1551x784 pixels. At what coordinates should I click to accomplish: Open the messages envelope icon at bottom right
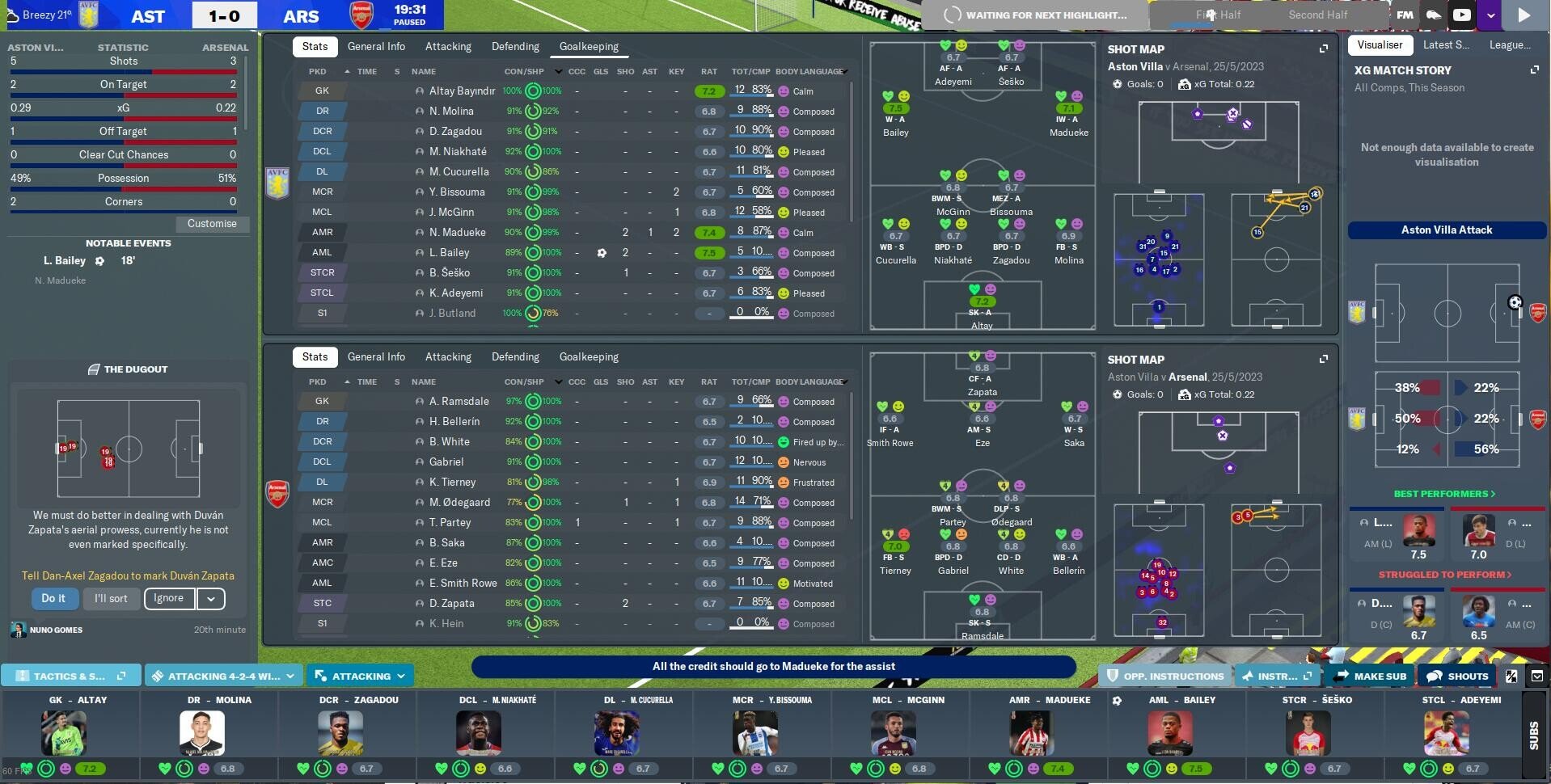[x=1537, y=676]
